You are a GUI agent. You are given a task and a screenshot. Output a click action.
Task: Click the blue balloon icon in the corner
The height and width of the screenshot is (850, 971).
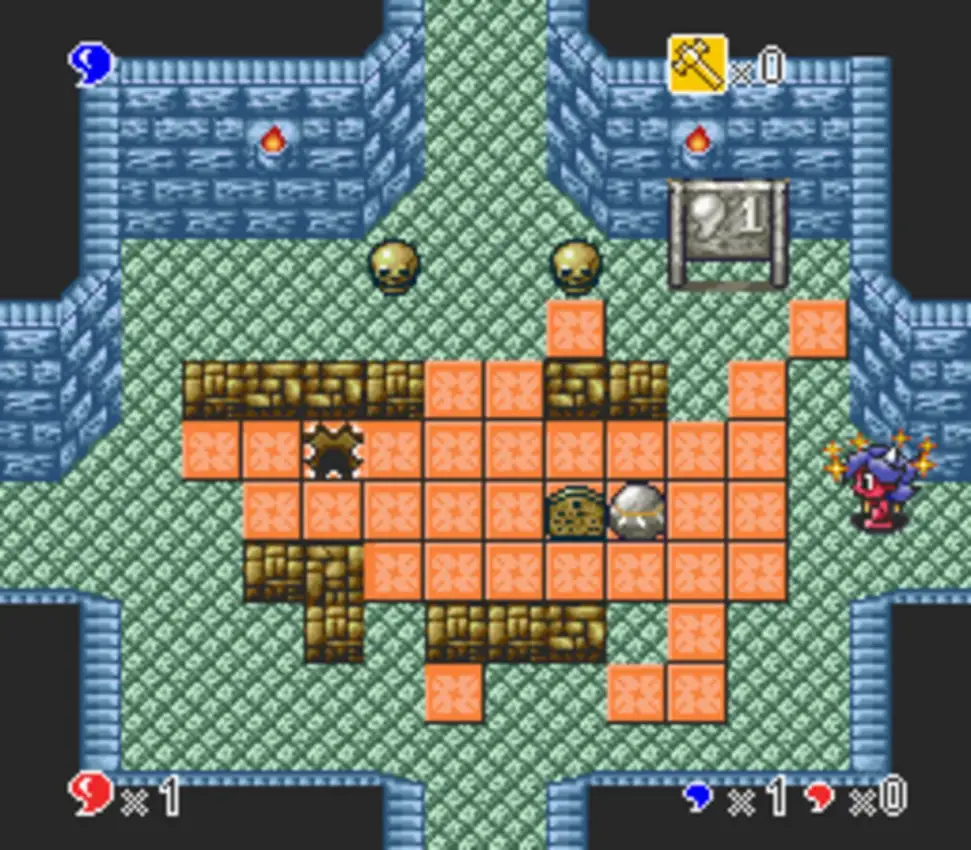(x=91, y=64)
